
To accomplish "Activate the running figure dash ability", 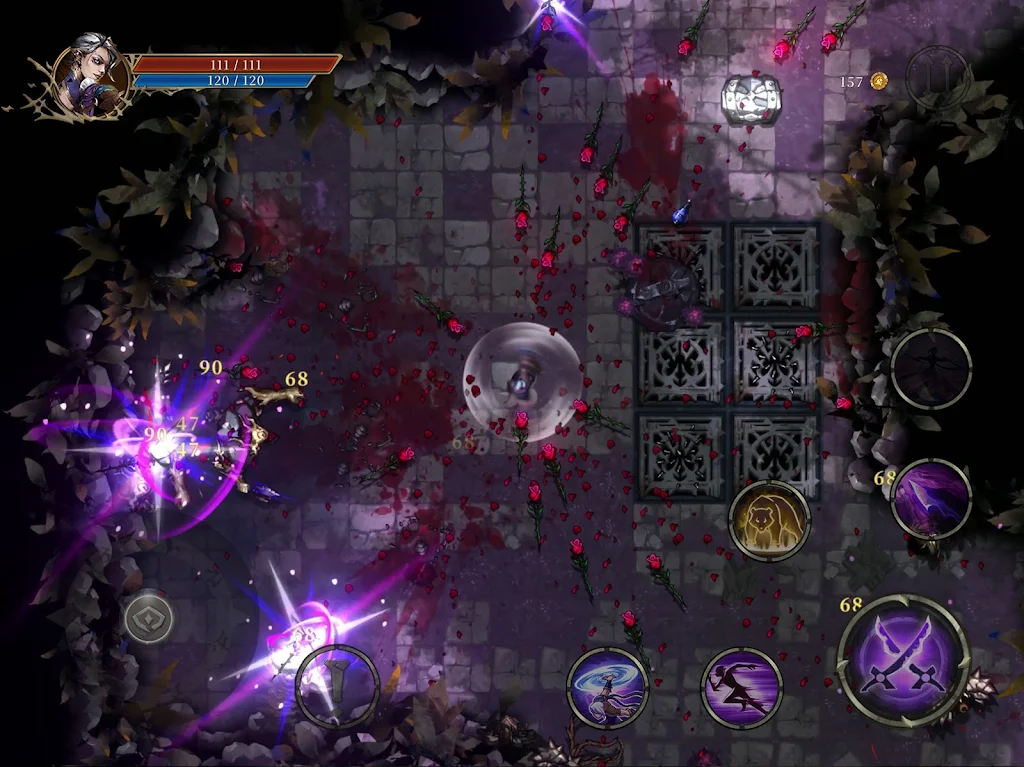I will [x=741, y=688].
